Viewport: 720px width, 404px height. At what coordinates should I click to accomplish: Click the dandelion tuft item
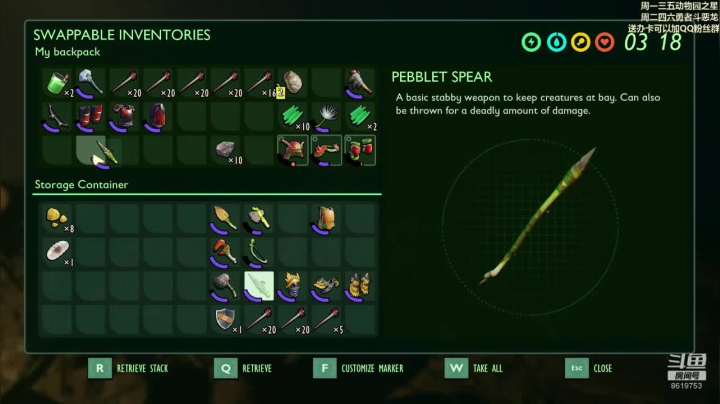326,117
